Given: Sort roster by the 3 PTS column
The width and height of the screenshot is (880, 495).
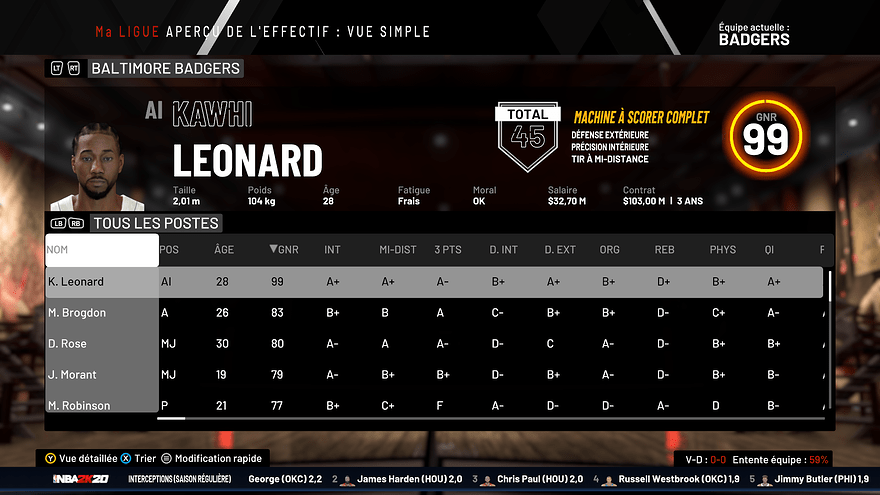Looking at the screenshot, I should click(447, 250).
